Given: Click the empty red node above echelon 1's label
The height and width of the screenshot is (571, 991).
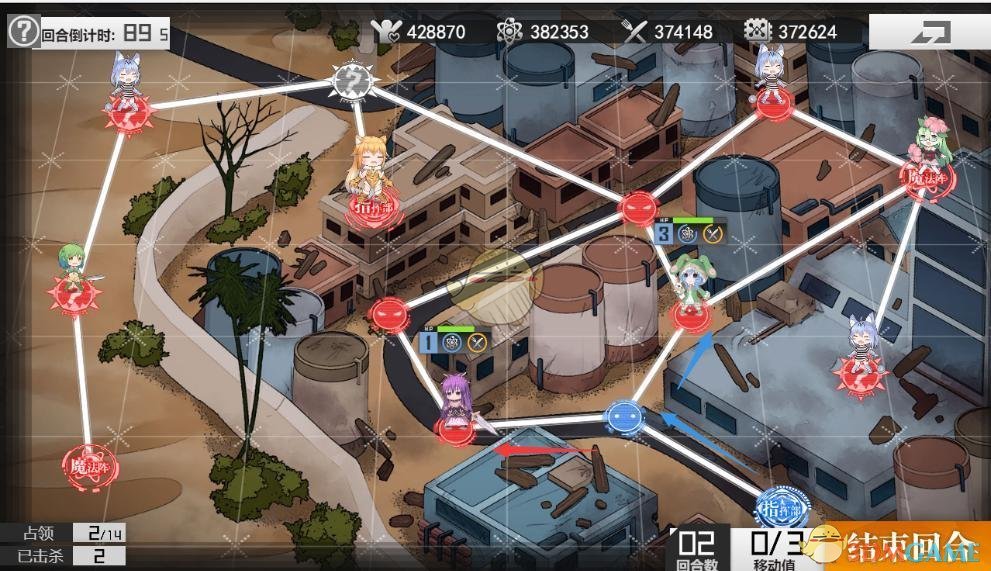Looking at the screenshot, I should [x=388, y=314].
